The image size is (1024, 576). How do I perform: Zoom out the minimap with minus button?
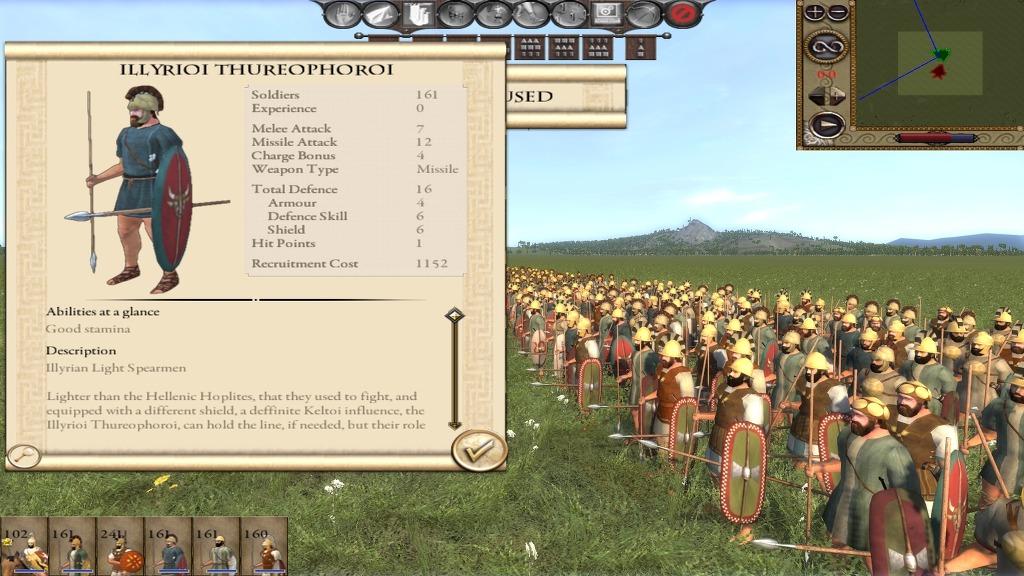point(837,13)
